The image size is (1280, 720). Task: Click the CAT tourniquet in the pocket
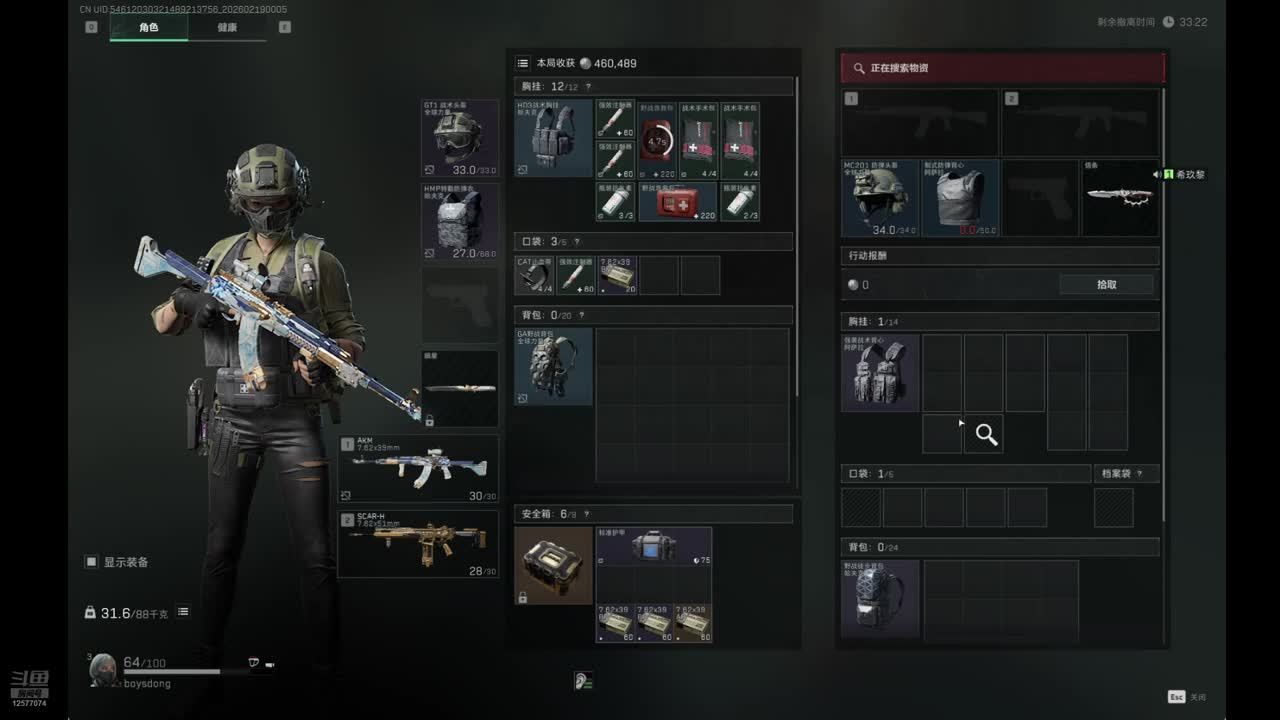(x=534, y=275)
